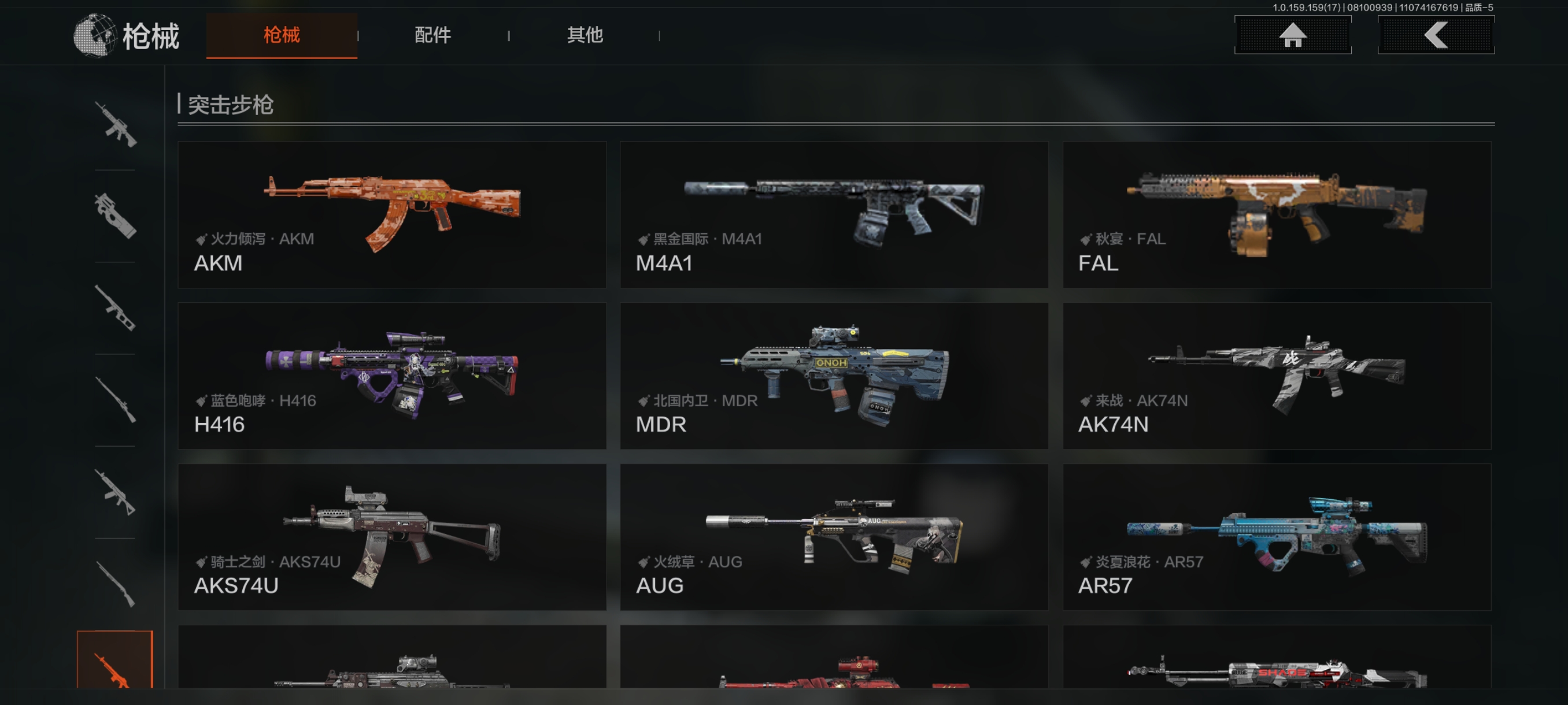Open the AKS74U weapon card
This screenshot has height=705, width=1568.
pyautogui.click(x=391, y=536)
